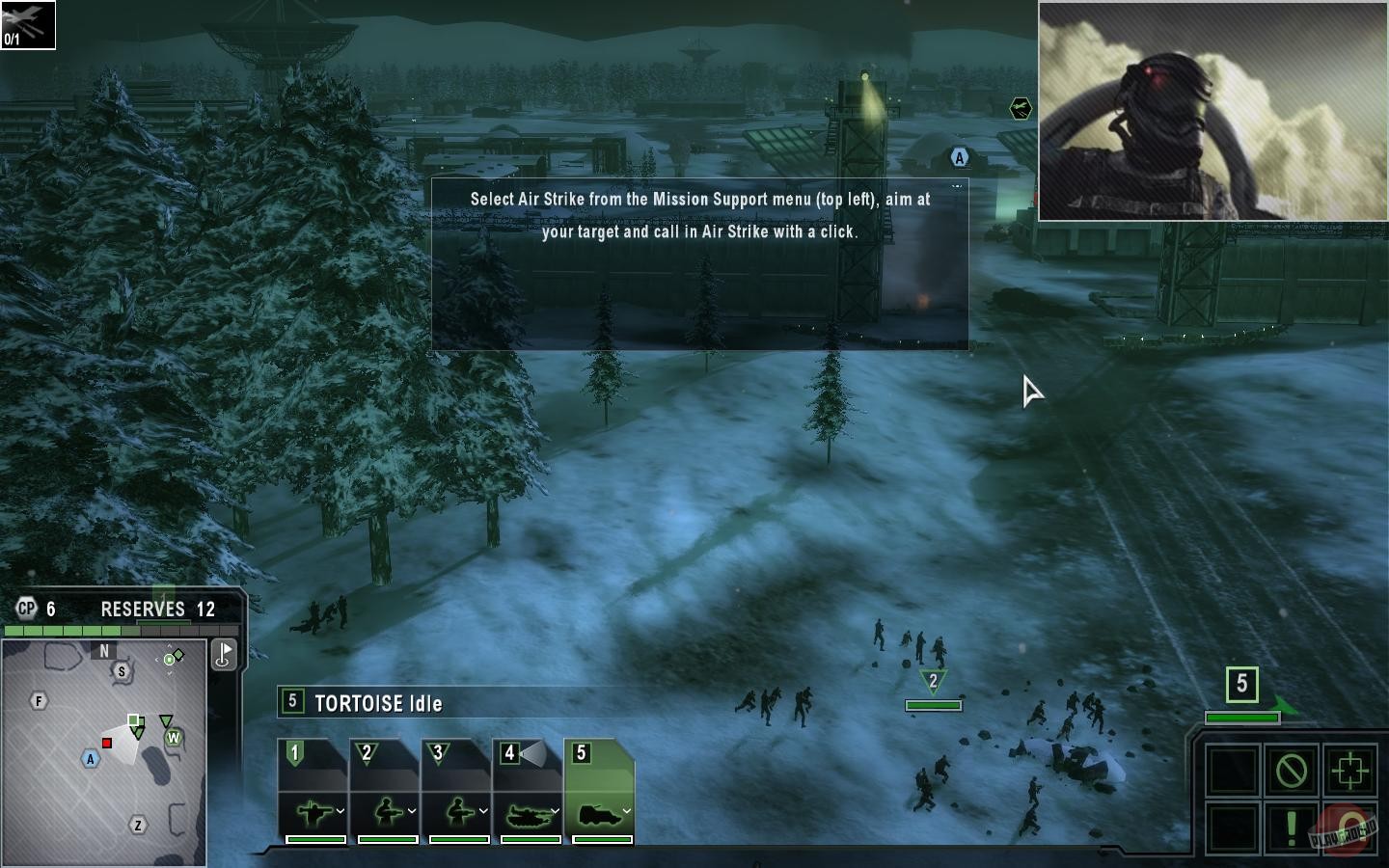
Task: Select the Air Strike icon showing 0/1
Action: click(28, 24)
